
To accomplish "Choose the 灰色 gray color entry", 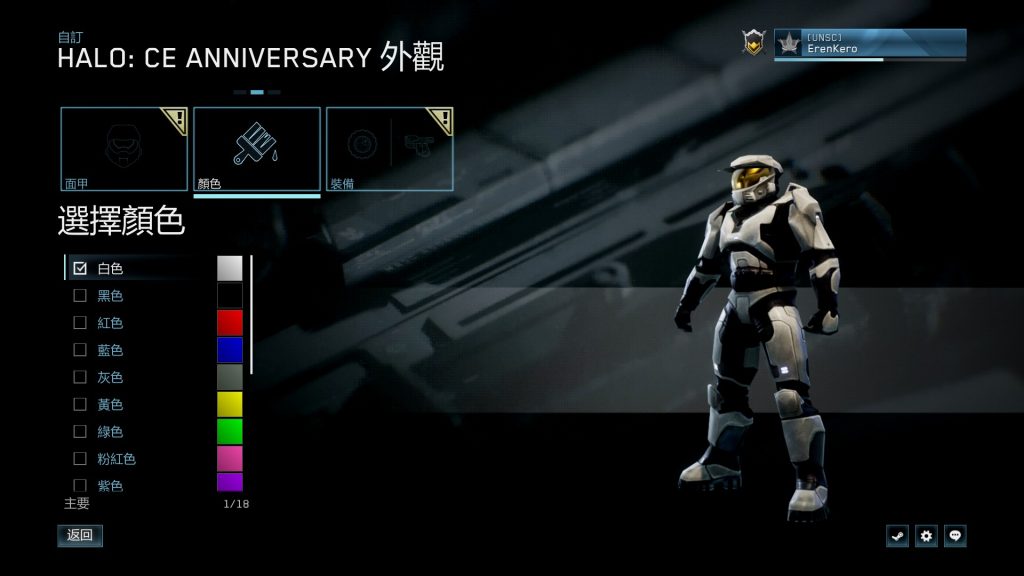I will click(x=80, y=377).
